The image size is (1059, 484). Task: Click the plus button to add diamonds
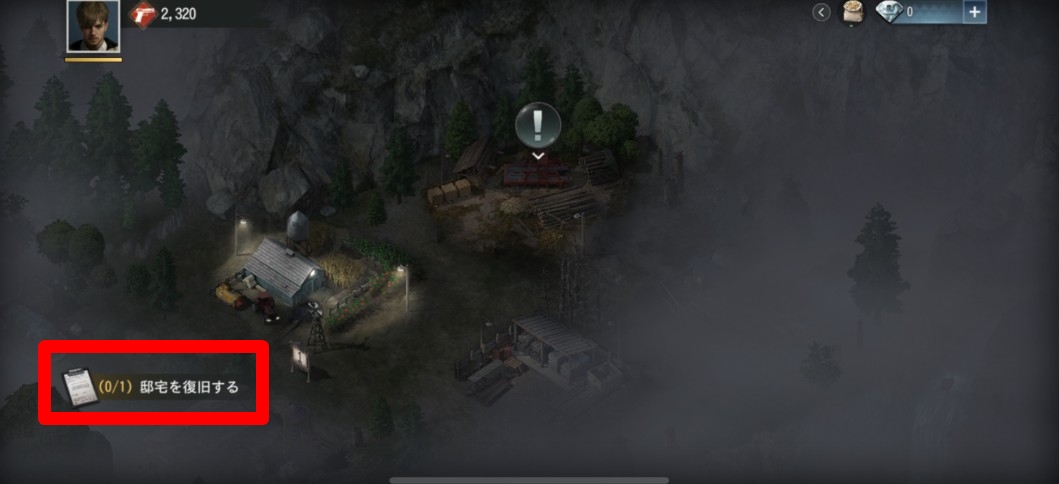[975, 12]
